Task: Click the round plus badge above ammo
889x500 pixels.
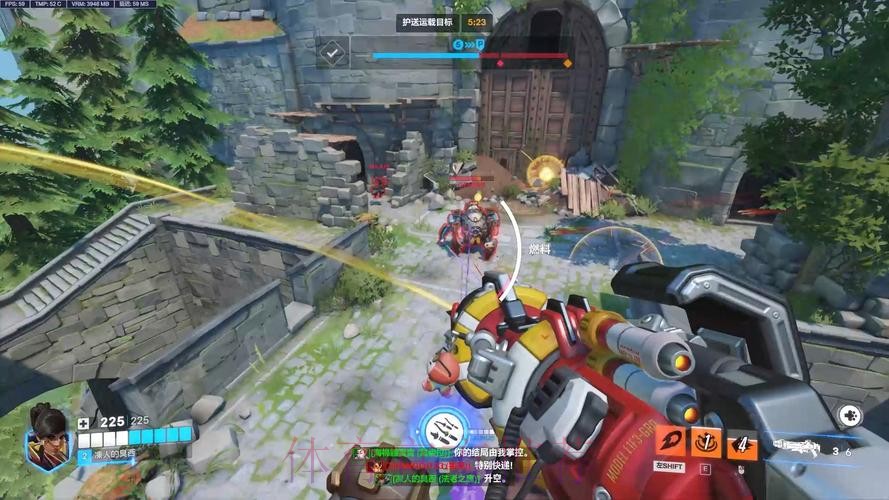Action: (848, 414)
